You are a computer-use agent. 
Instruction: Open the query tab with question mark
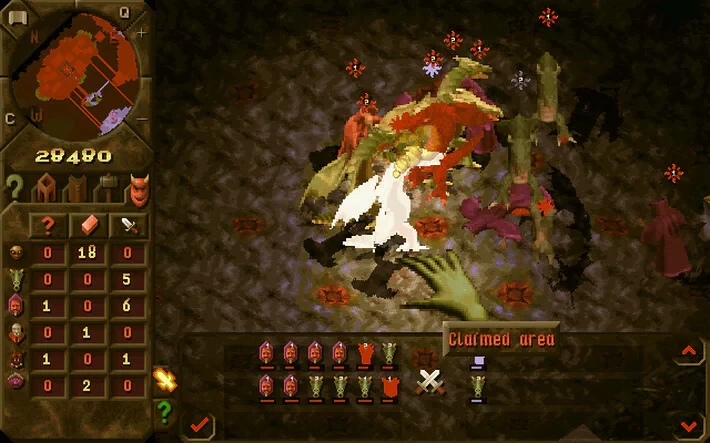coord(15,187)
